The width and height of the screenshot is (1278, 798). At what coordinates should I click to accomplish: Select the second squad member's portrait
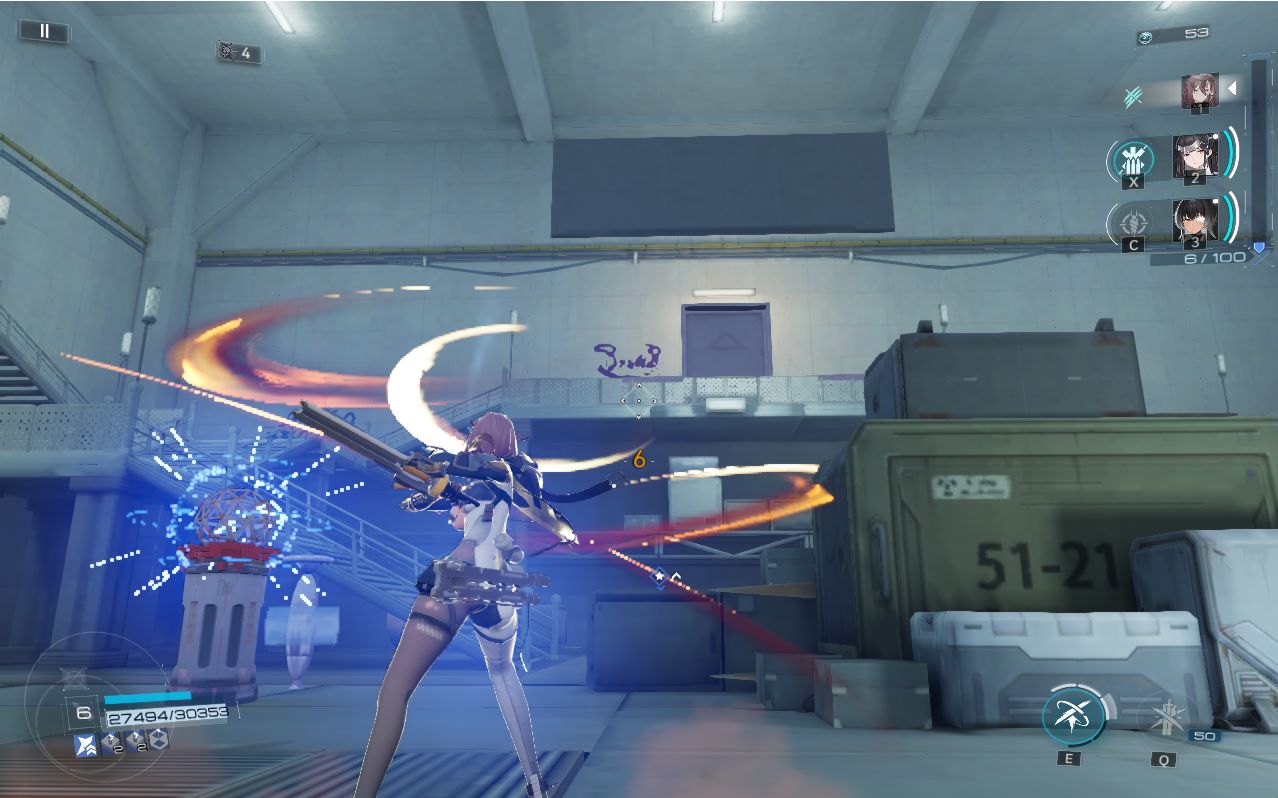1194,156
